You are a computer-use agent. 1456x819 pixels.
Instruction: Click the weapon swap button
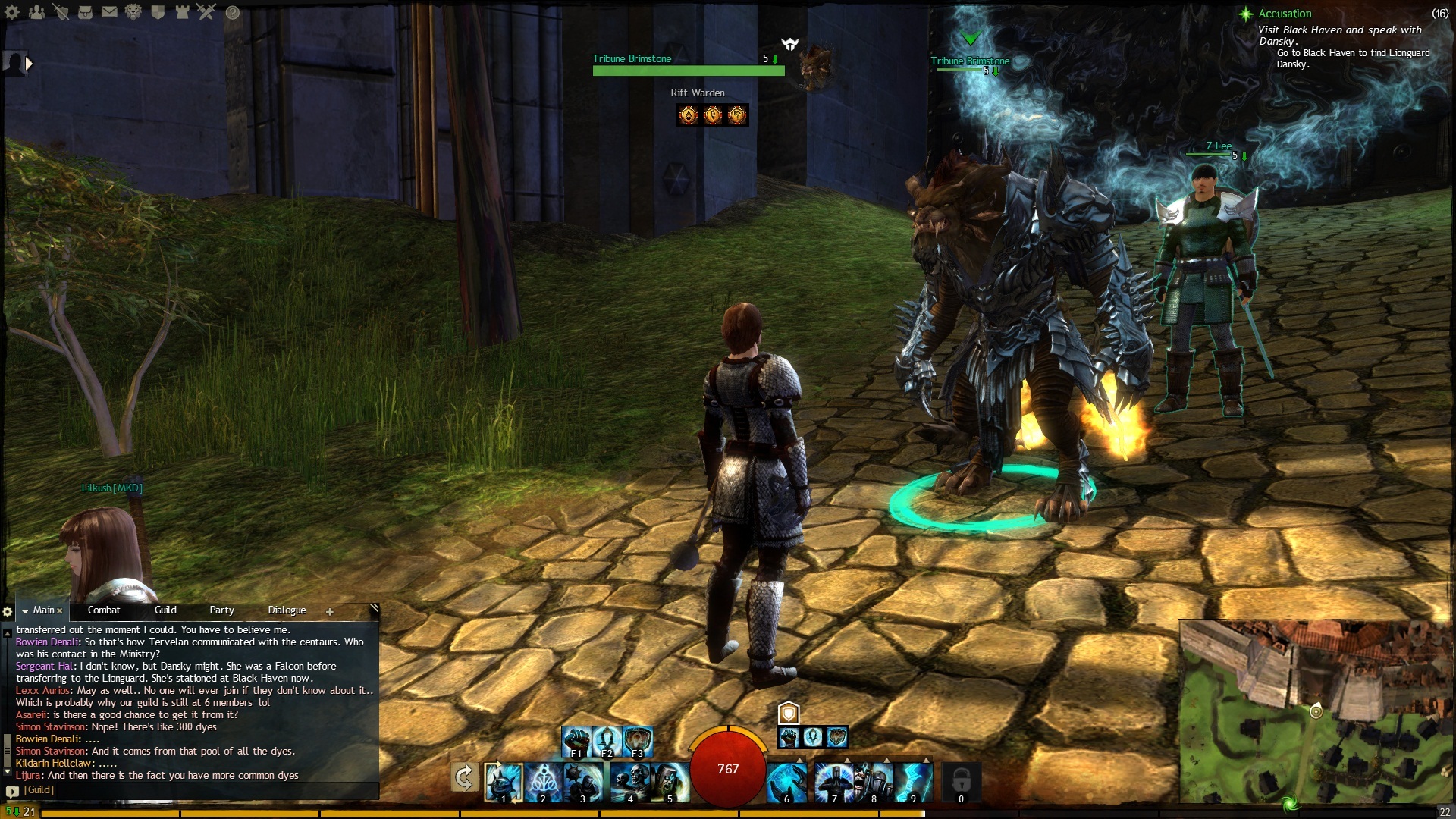[x=464, y=778]
